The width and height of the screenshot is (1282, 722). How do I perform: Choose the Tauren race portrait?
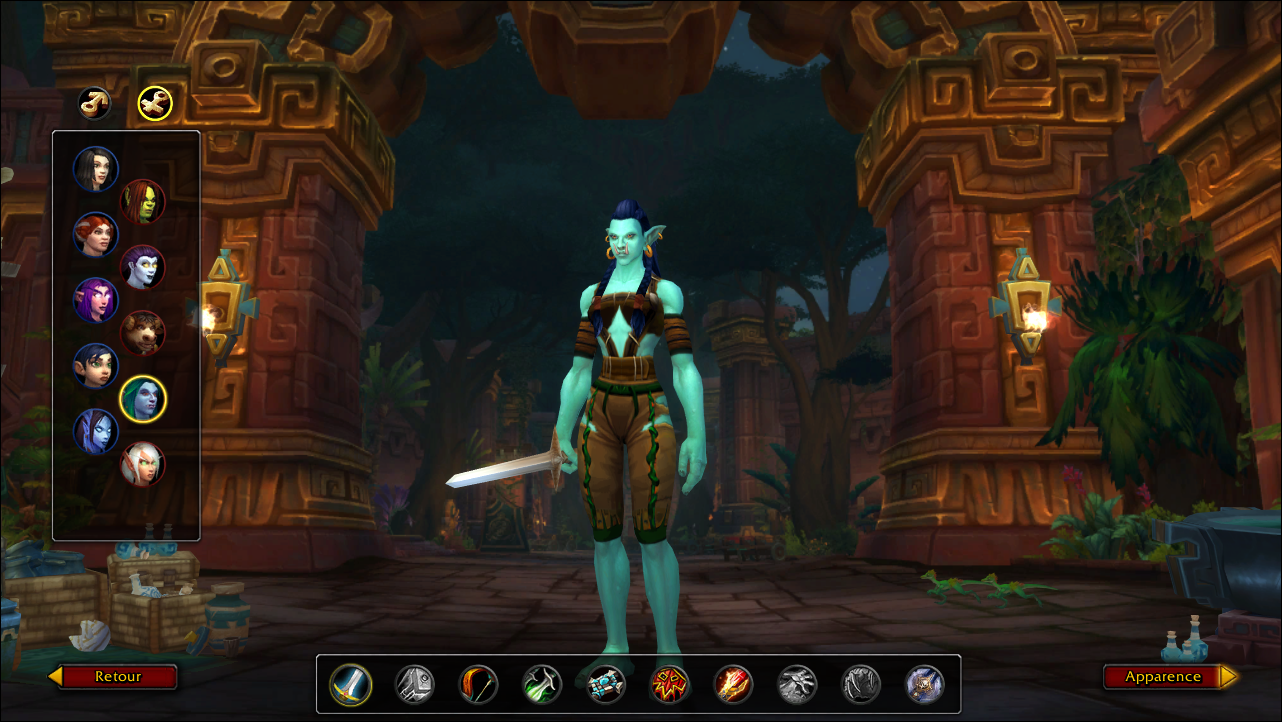pyautogui.click(x=143, y=333)
